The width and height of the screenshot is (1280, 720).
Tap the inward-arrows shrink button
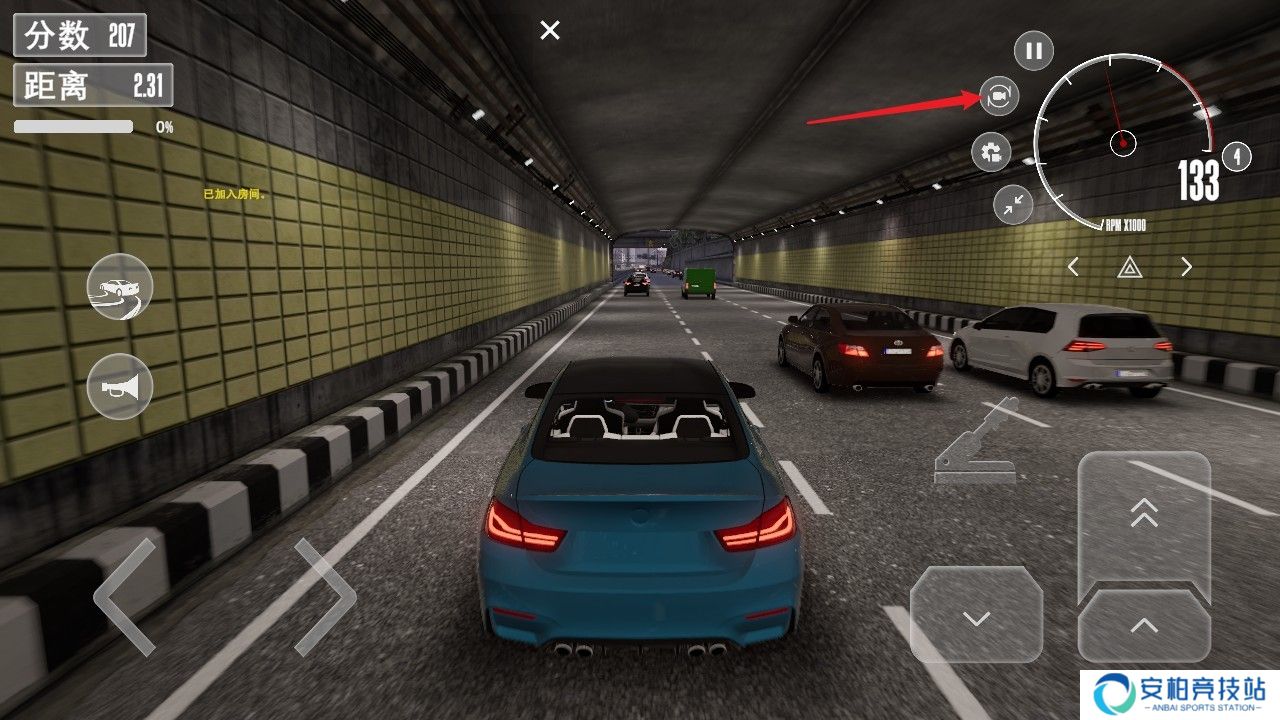(1013, 204)
